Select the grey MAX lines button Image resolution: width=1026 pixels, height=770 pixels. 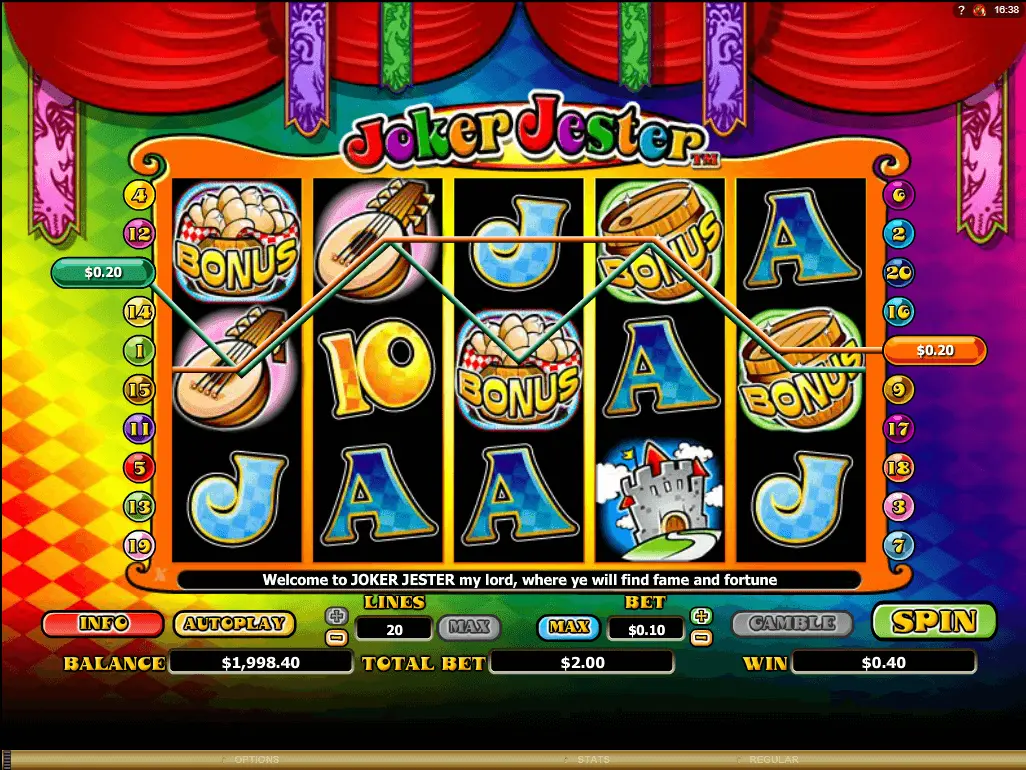click(x=468, y=628)
